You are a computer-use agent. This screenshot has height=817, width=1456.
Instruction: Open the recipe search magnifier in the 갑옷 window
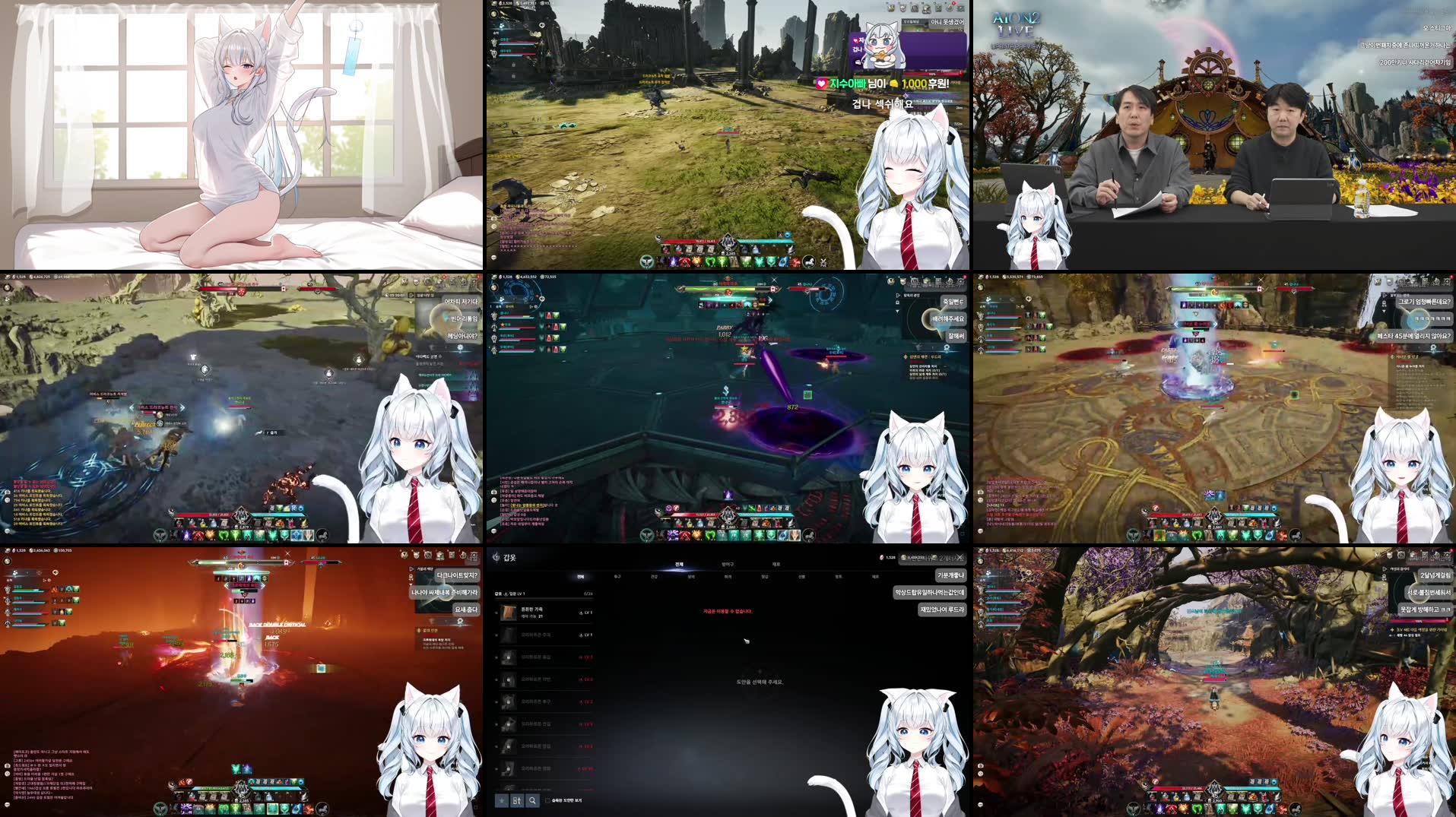click(x=531, y=800)
